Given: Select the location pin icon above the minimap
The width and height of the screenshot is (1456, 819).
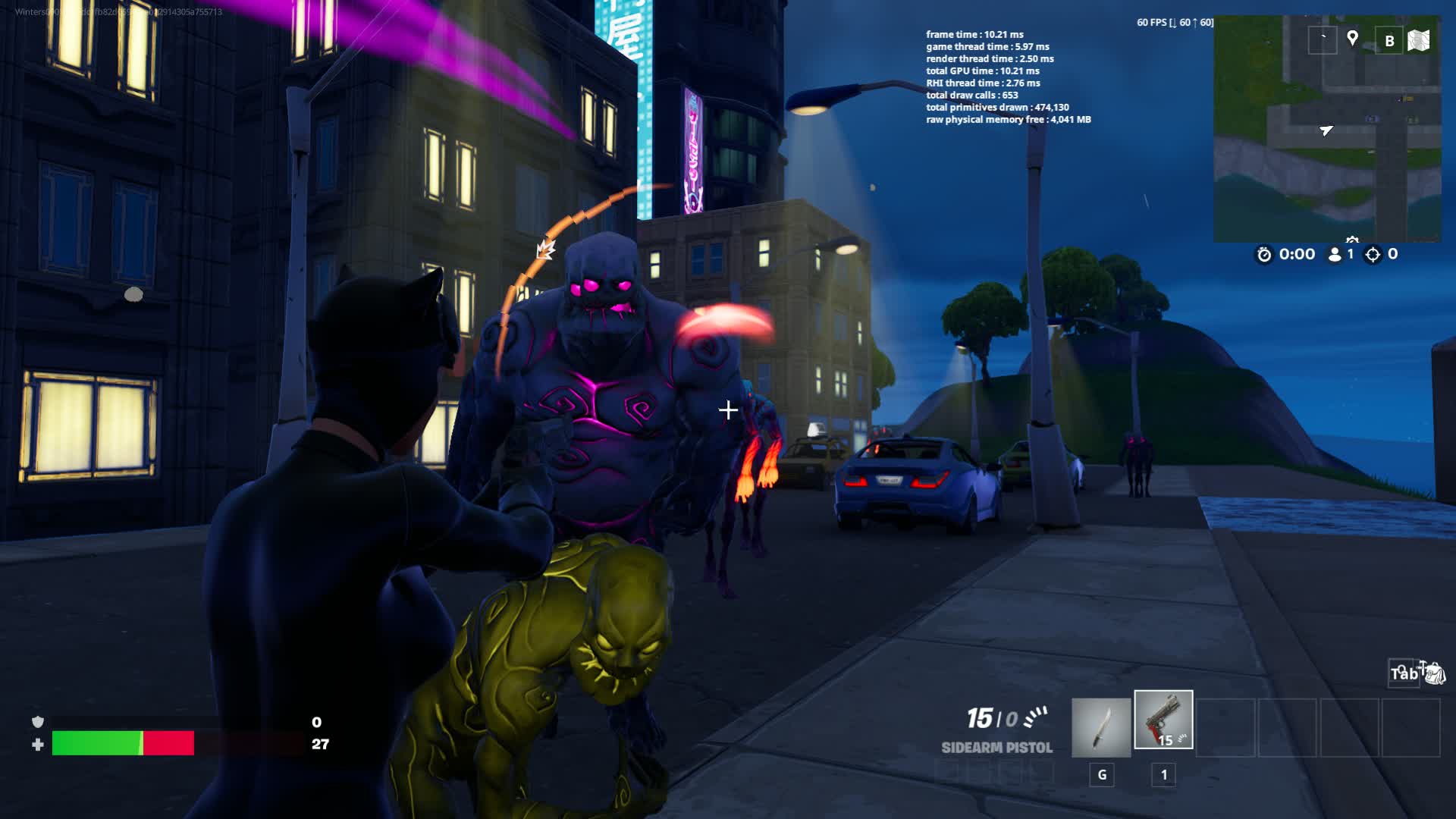Looking at the screenshot, I should coord(1353,39).
